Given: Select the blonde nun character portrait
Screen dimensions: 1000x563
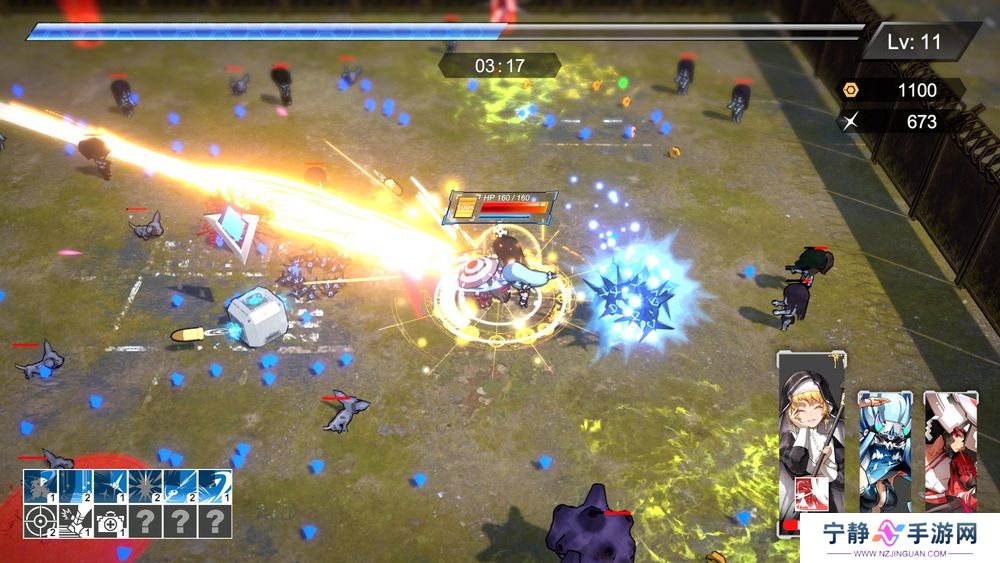Looking at the screenshot, I should coord(811,420).
